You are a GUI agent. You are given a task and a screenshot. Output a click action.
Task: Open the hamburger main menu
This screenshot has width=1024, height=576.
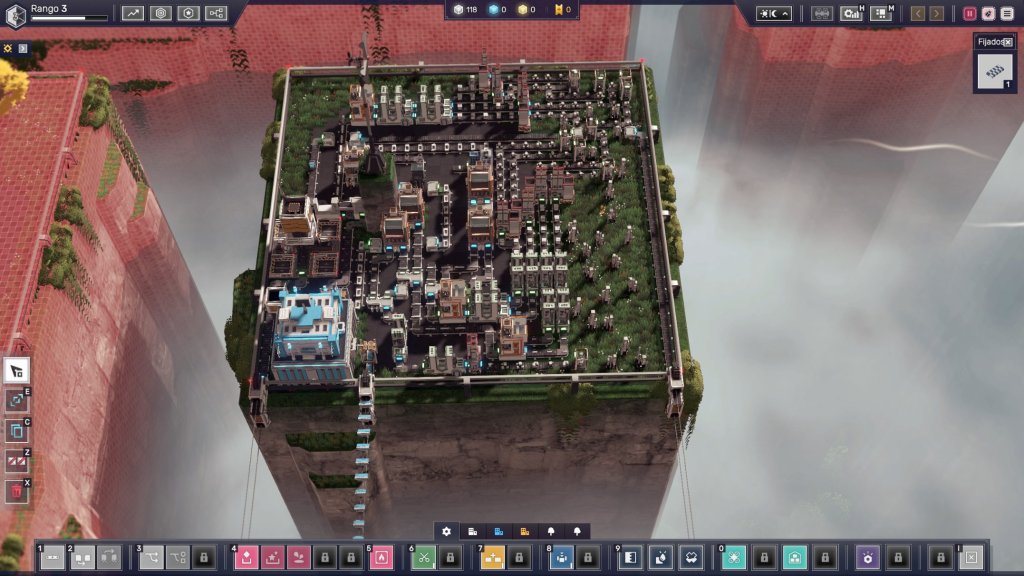(1006, 13)
